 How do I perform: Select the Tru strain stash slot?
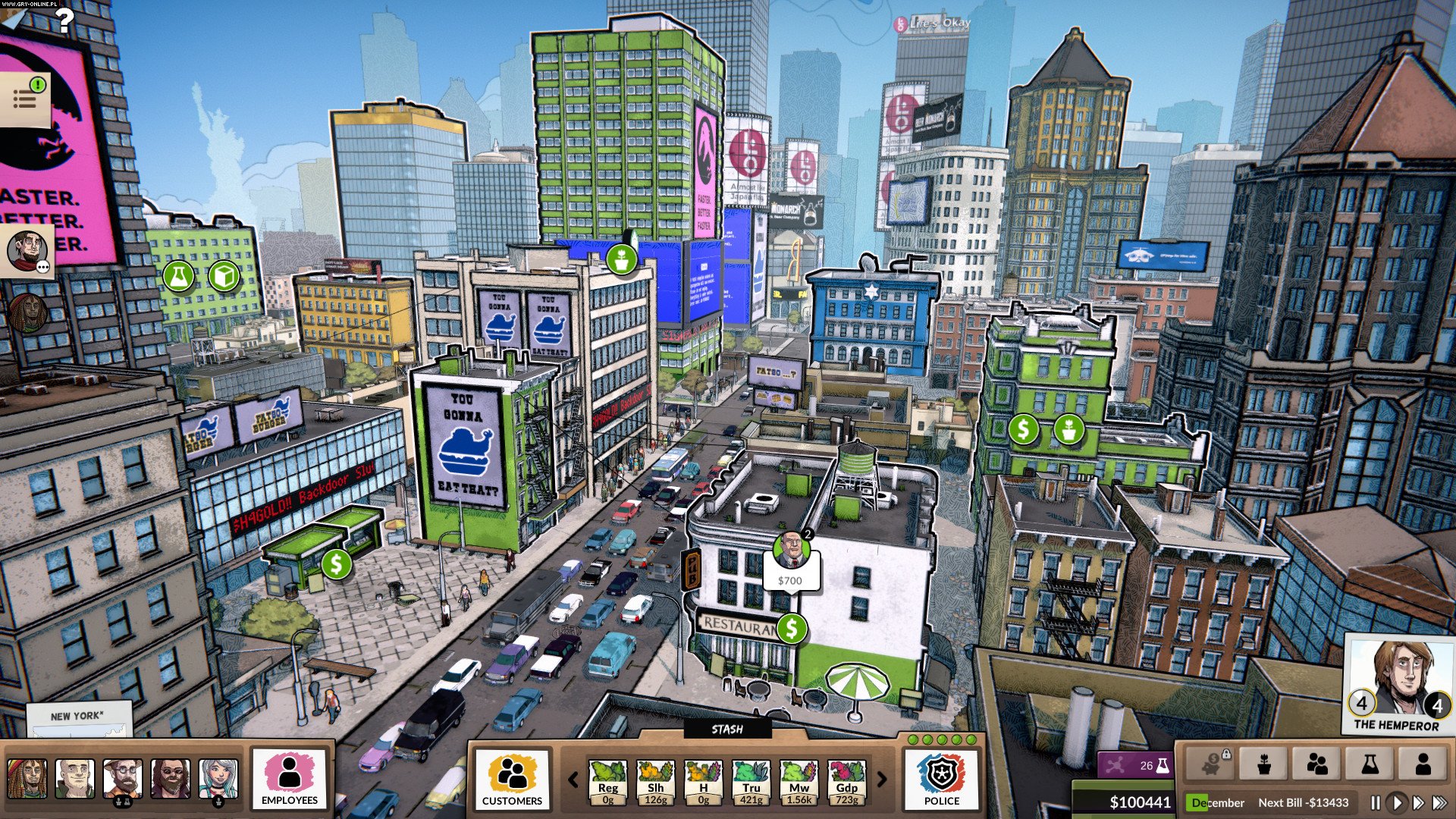(751, 783)
